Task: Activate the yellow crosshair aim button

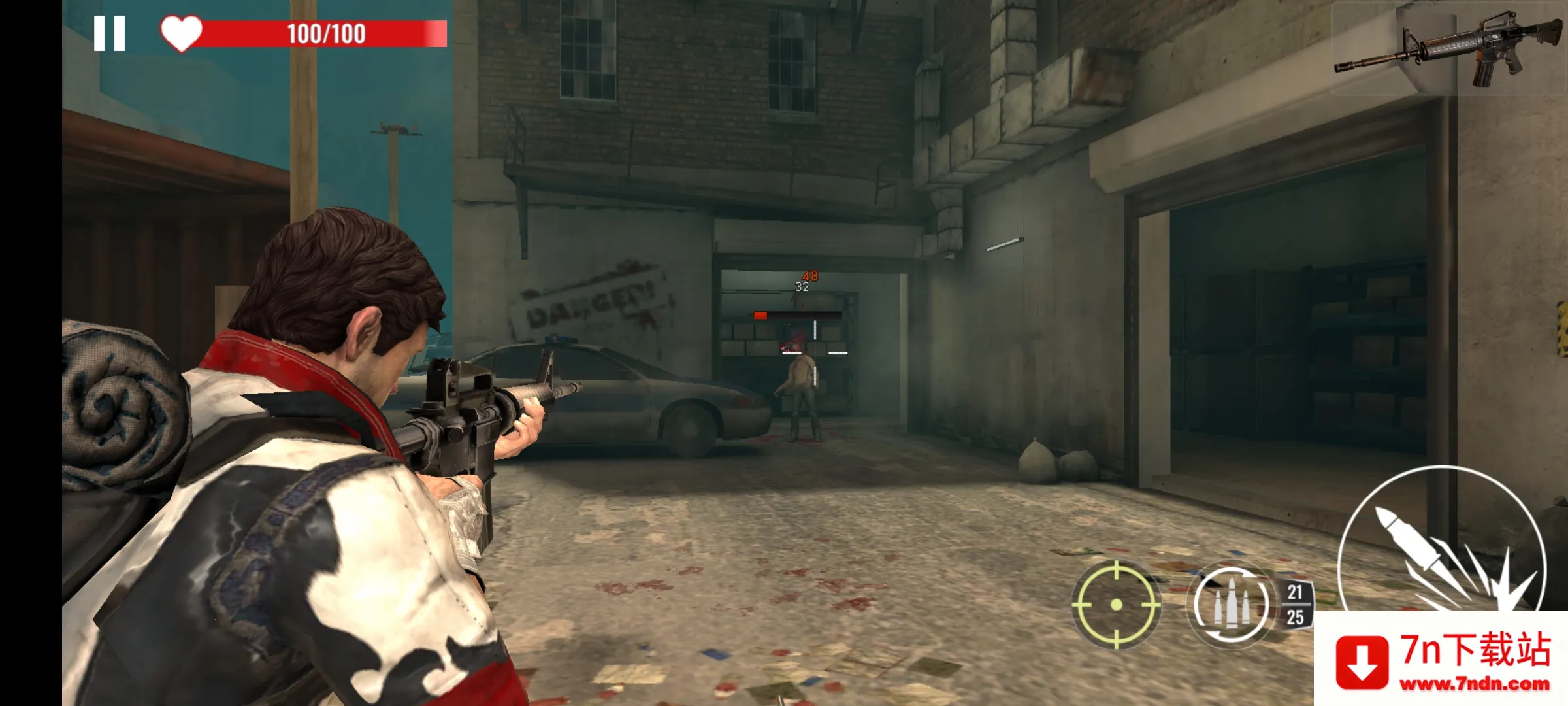Action: [x=1117, y=605]
